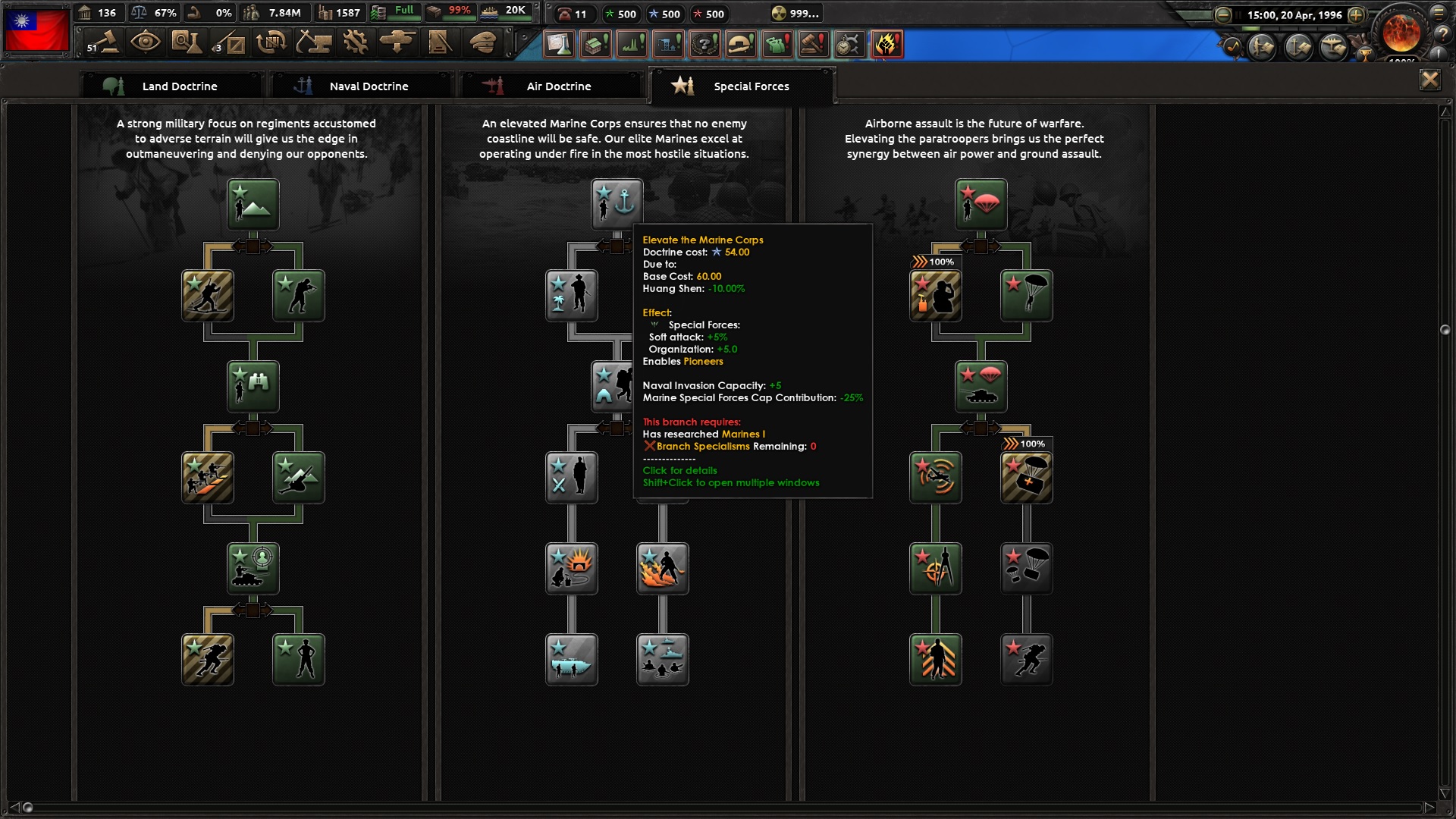
Task: Open the Officer Corps view via the cap icon
Action: [483, 42]
